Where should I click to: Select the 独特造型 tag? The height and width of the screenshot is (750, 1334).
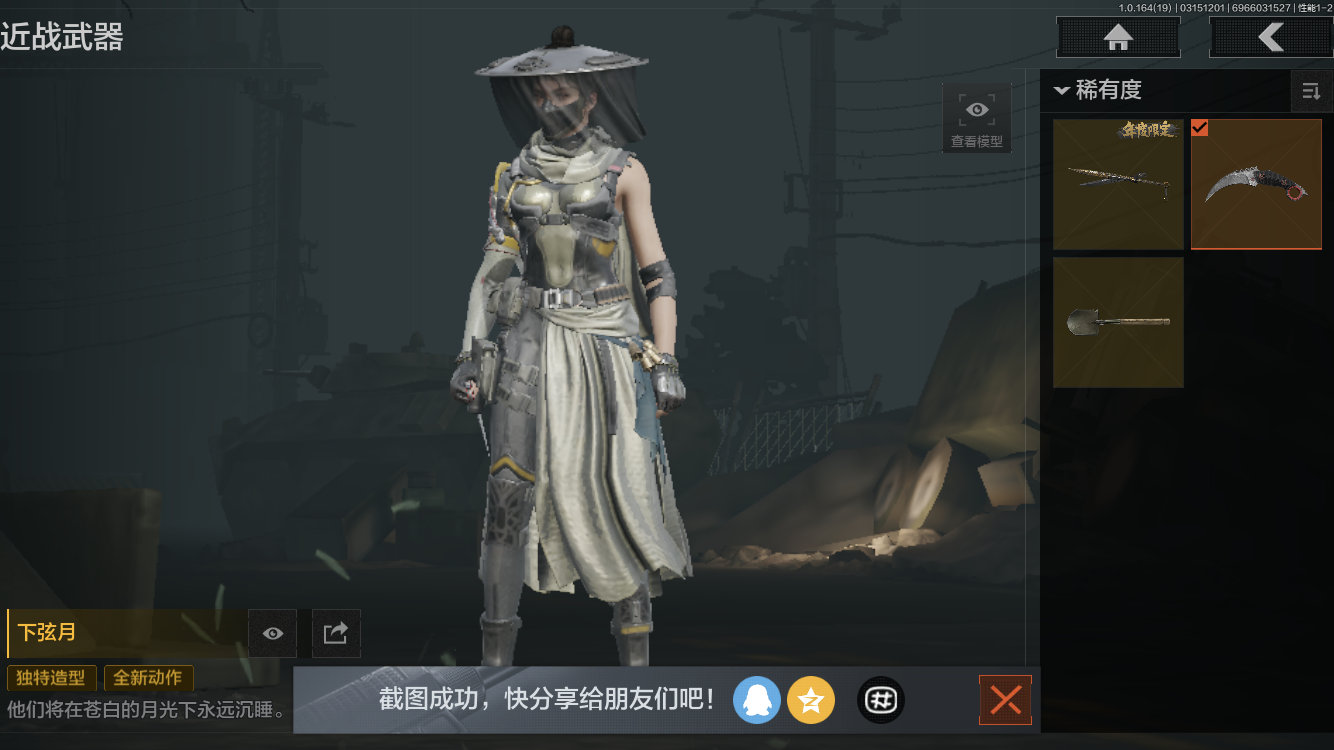point(51,678)
